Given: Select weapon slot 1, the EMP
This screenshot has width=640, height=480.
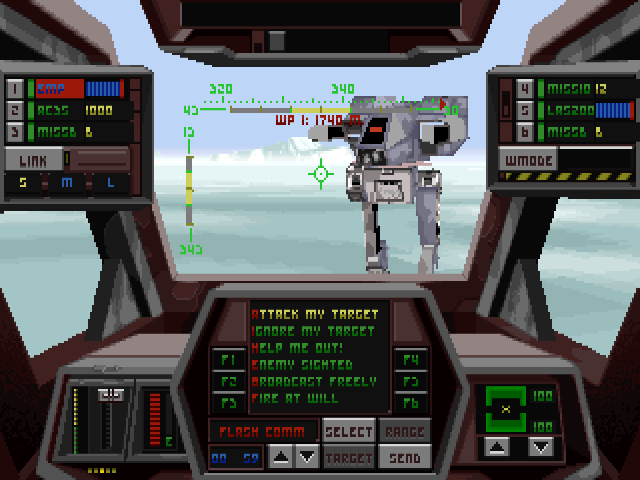Looking at the screenshot, I should [15, 88].
